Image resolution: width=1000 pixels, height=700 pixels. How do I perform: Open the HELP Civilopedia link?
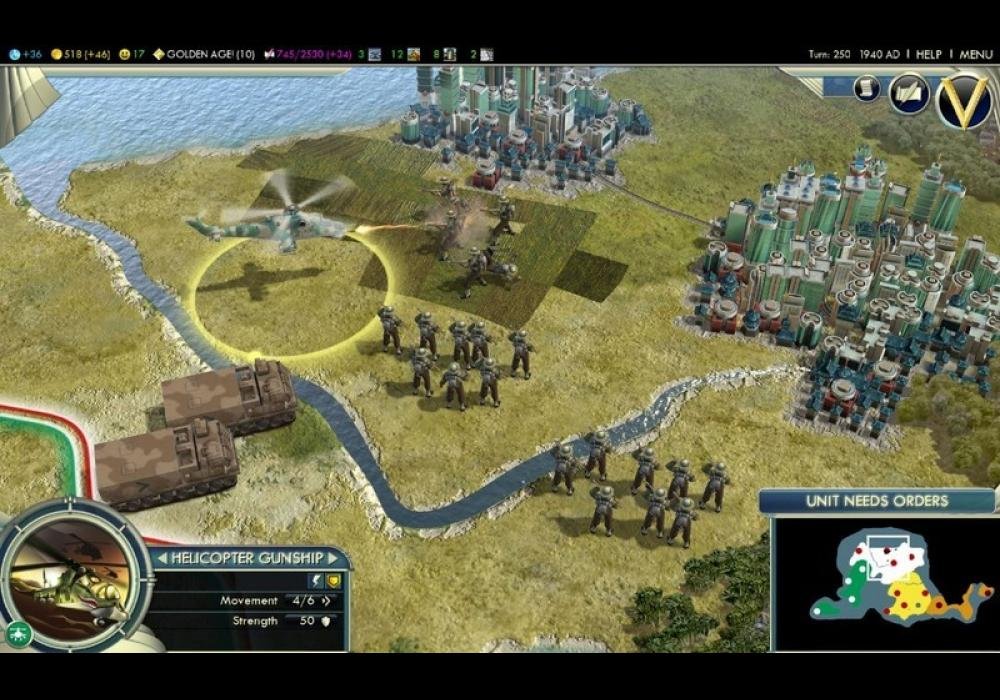point(929,54)
